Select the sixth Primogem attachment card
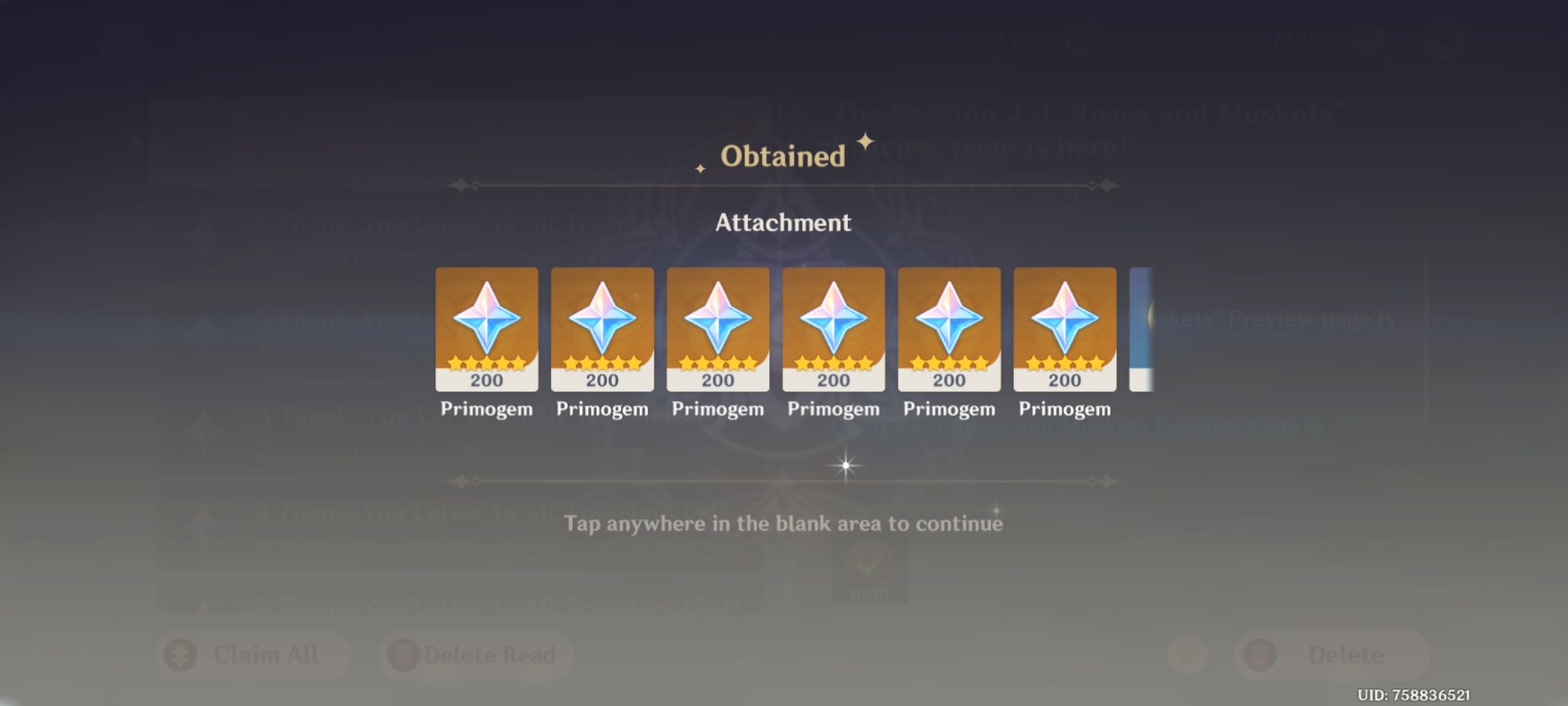Image resolution: width=1568 pixels, height=706 pixels. (1063, 330)
